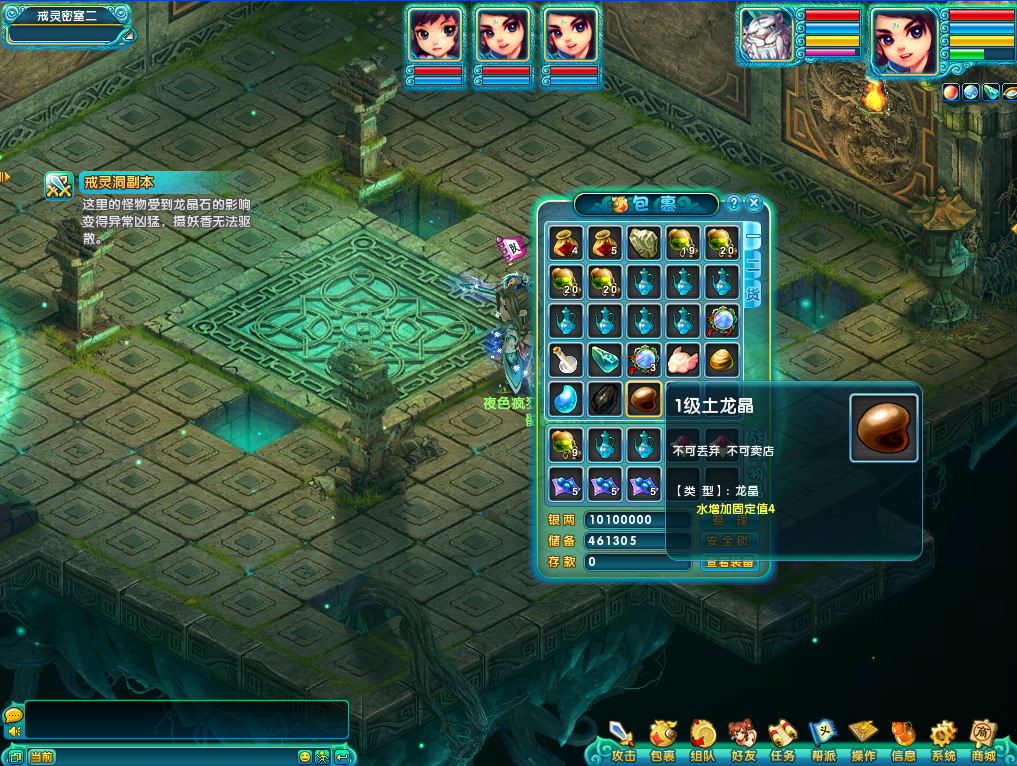This screenshot has height=766, width=1017.
Task: Select the golden shell item slot
Action: coord(721,359)
